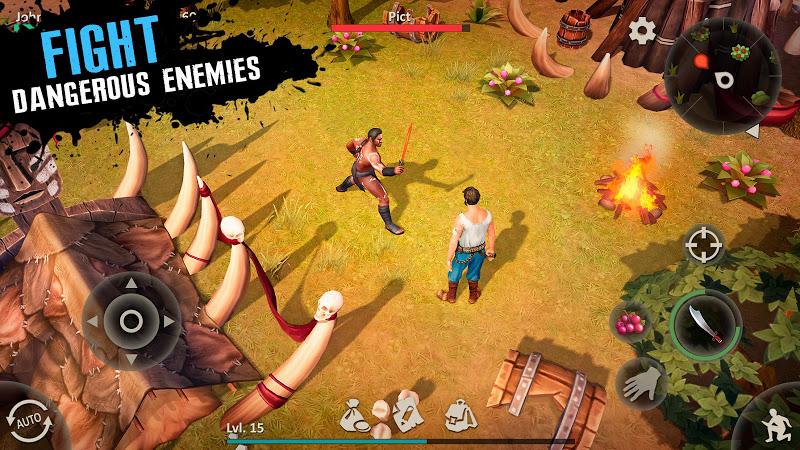Toggle the AUTO mode button
800x450 pixels.
tap(23, 417)
